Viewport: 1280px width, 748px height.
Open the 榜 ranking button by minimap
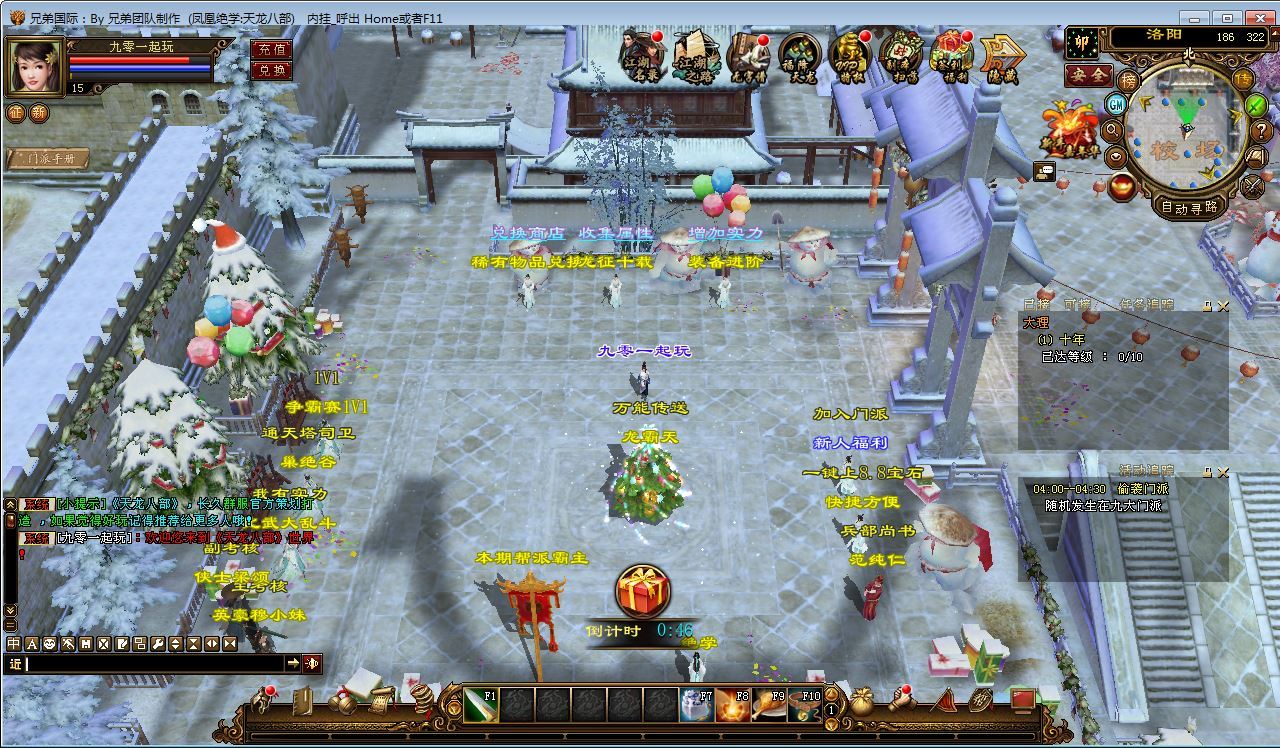coord(1128,80)
